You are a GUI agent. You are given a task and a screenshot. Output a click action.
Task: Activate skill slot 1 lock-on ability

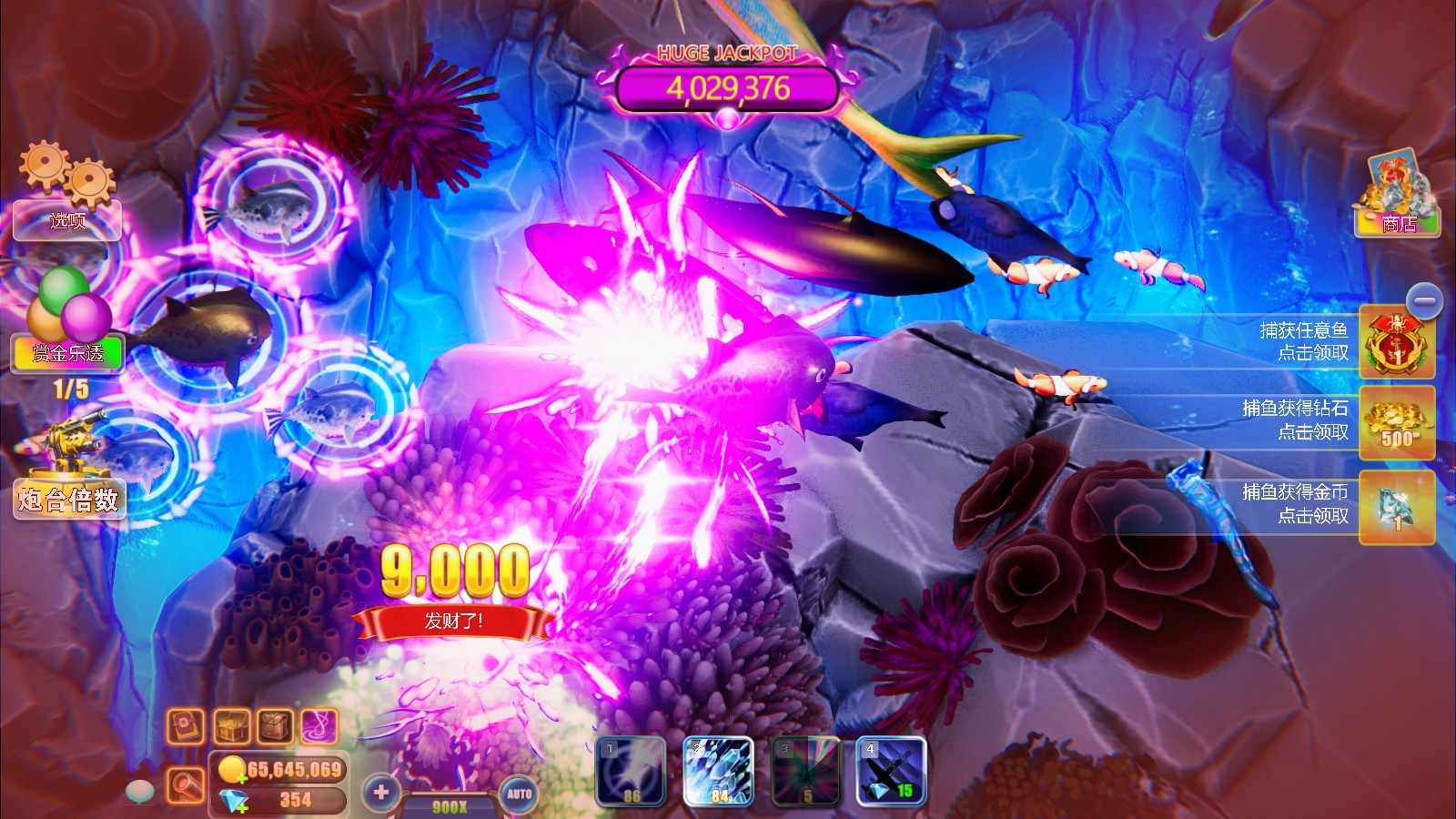(630, 772)
